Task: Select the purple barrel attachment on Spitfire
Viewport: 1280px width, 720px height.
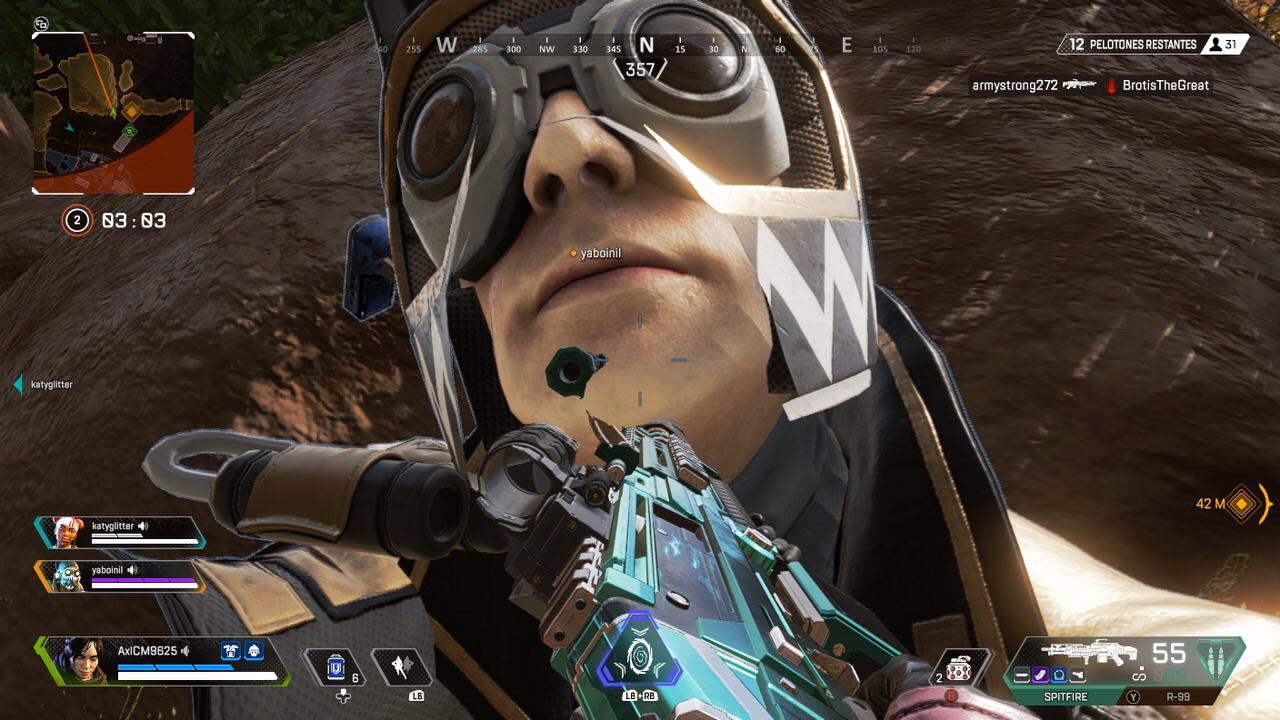Action: (1040, 676)
